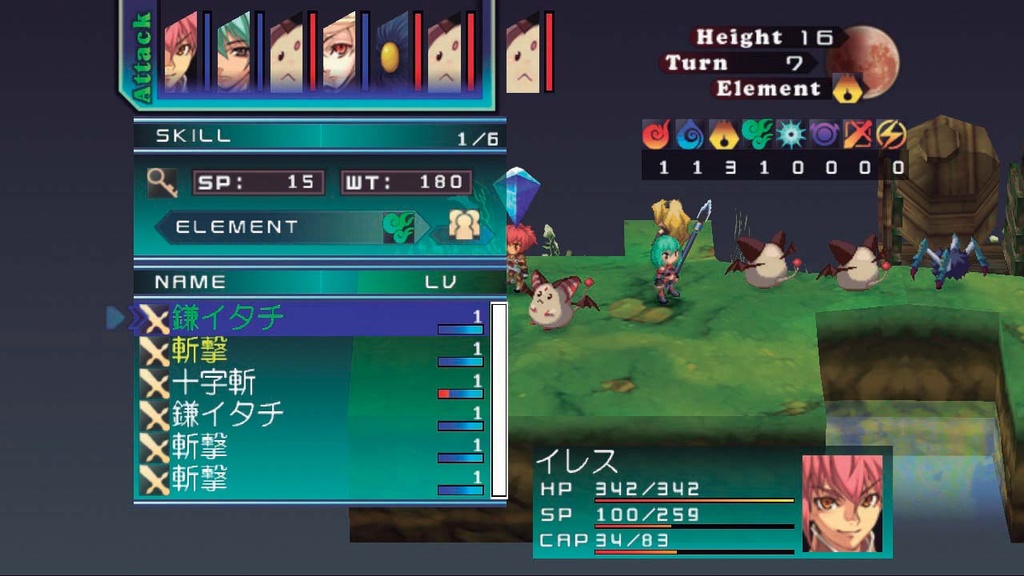Choose the dark blue one-eyed creature portrait

(392, 52)
